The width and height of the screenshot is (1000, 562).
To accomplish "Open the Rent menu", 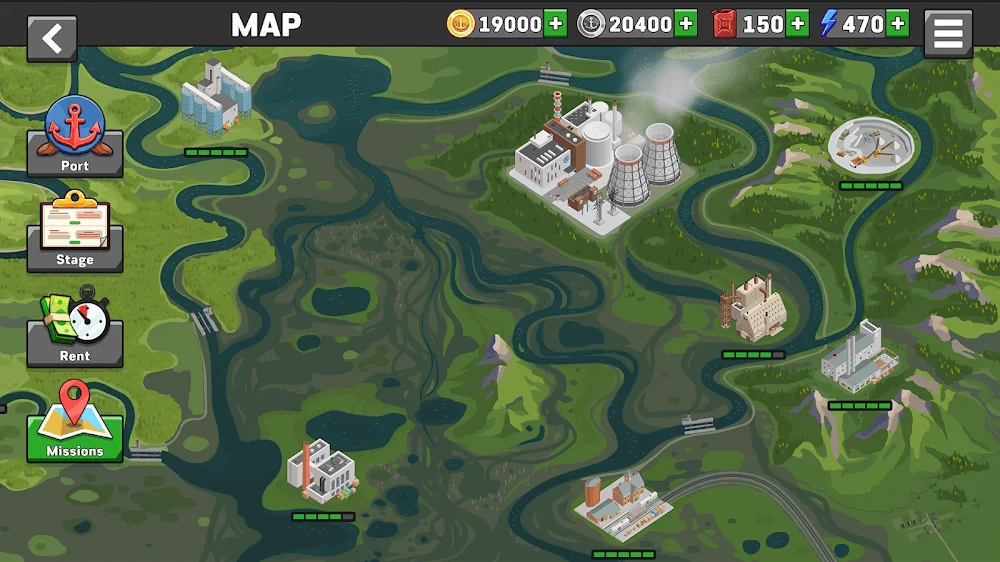I will click(x=75, y=330).
